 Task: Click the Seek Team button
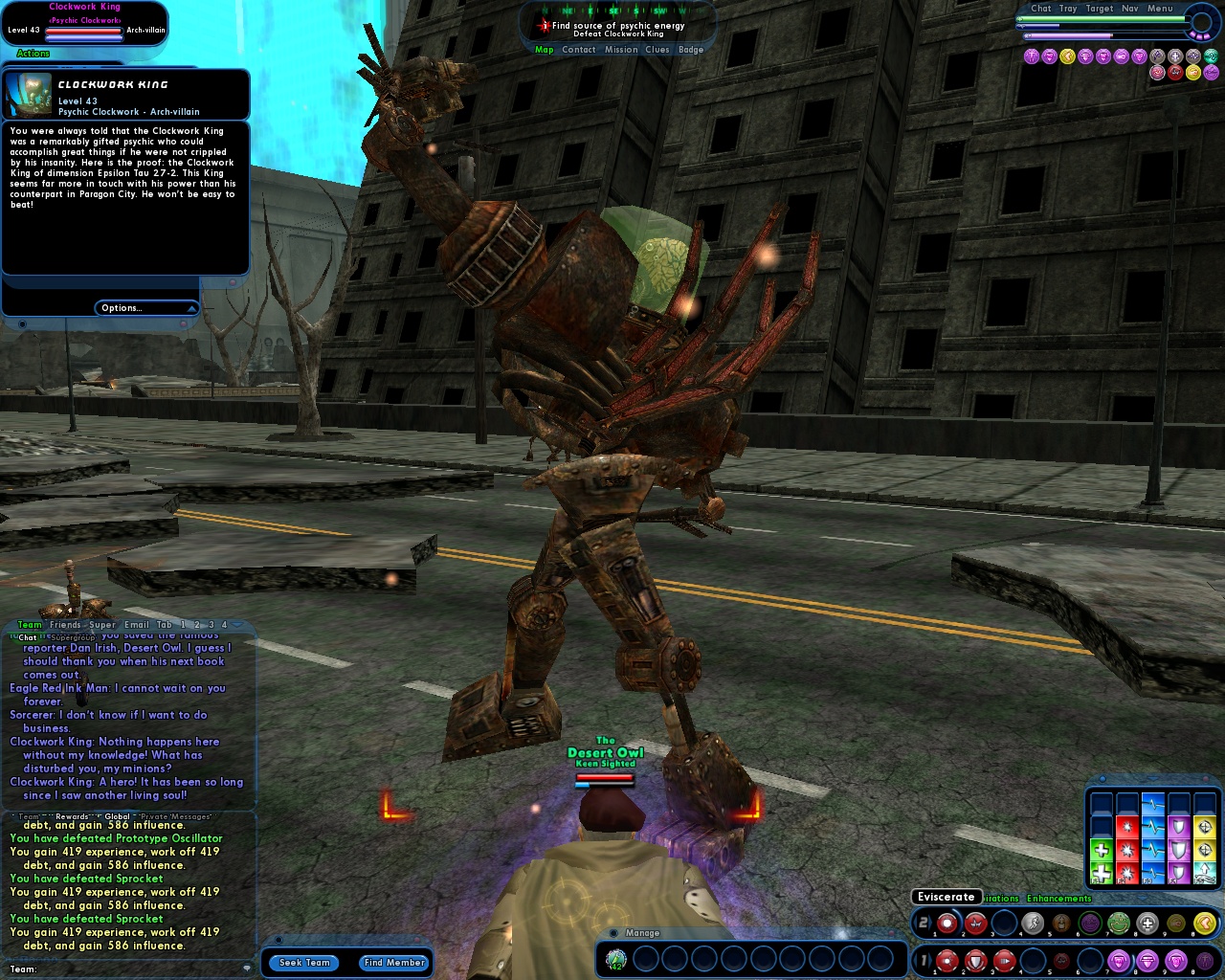tap(303, 963)
